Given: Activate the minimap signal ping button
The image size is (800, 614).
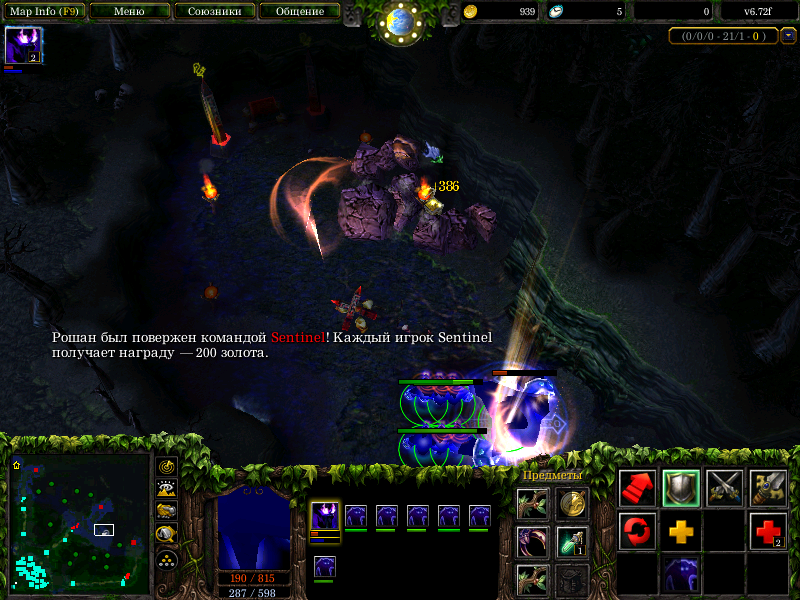Looking at the screenshot, I should (x=167, y=466).
